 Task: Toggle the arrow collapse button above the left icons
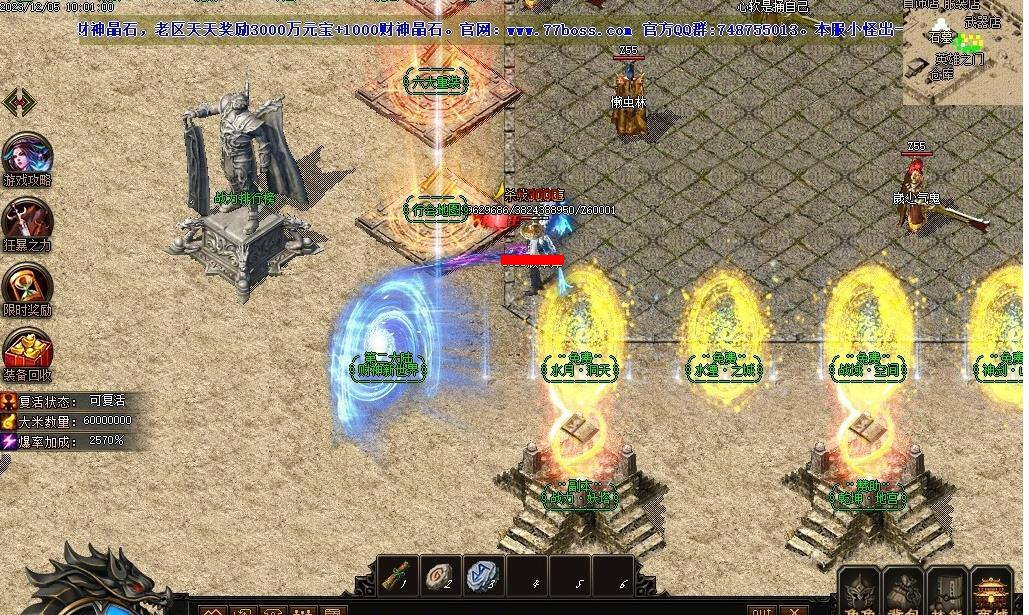point(19,102)
